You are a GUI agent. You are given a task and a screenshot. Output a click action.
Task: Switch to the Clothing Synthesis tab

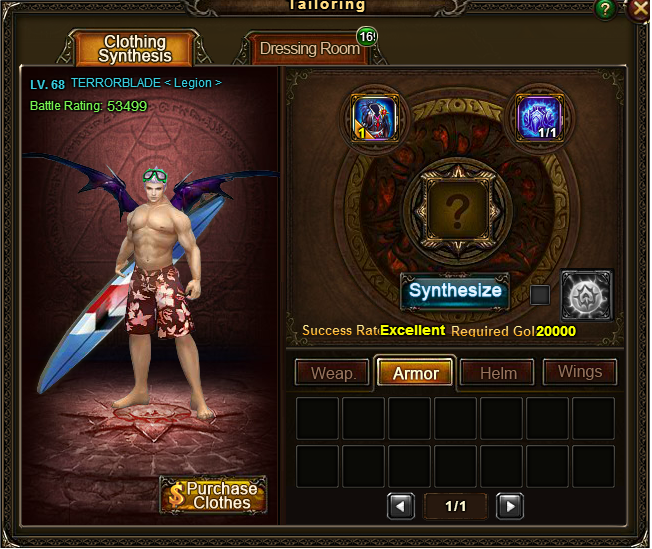(134, 49)
